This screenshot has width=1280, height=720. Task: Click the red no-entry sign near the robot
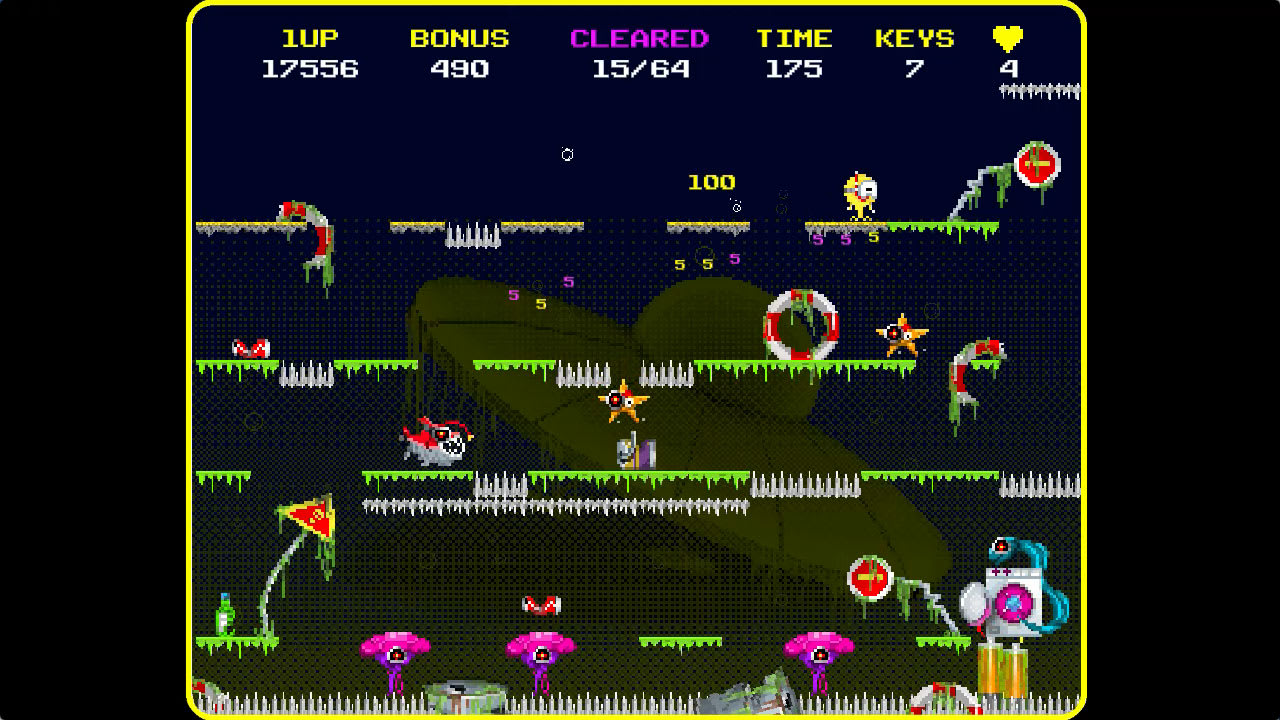tap(869, 578)
